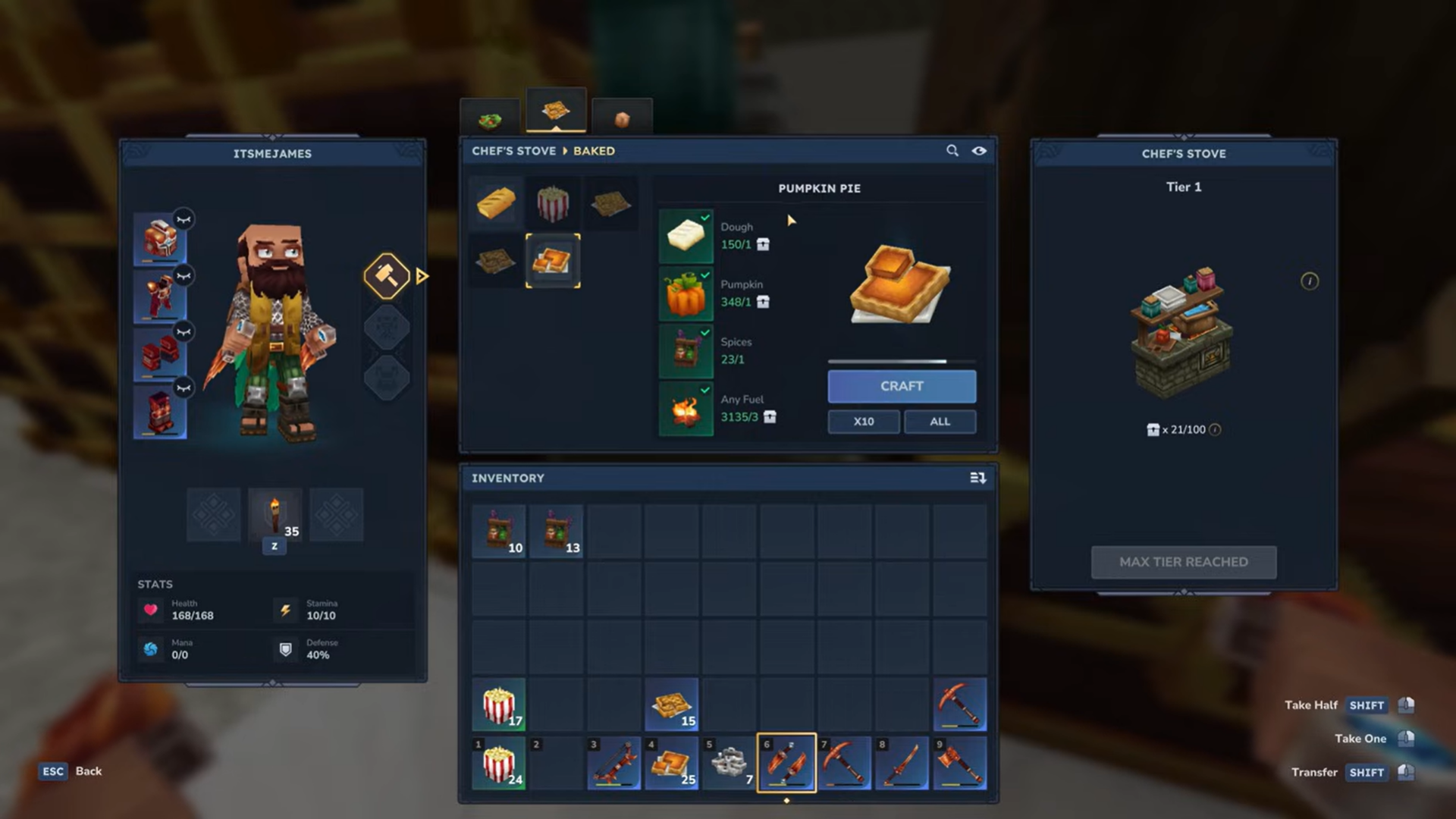
Task: Select the Bread recipe icon
Action: (495, 202)
